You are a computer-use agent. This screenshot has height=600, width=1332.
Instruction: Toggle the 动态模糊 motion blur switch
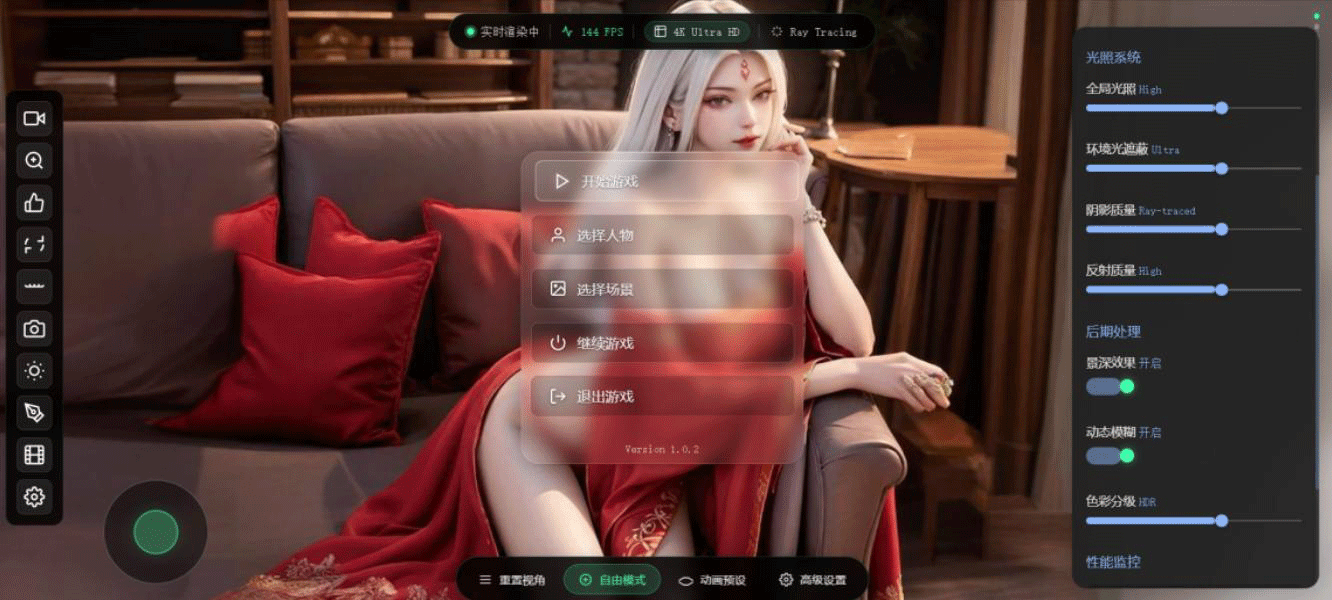(x=1110, y=456)
